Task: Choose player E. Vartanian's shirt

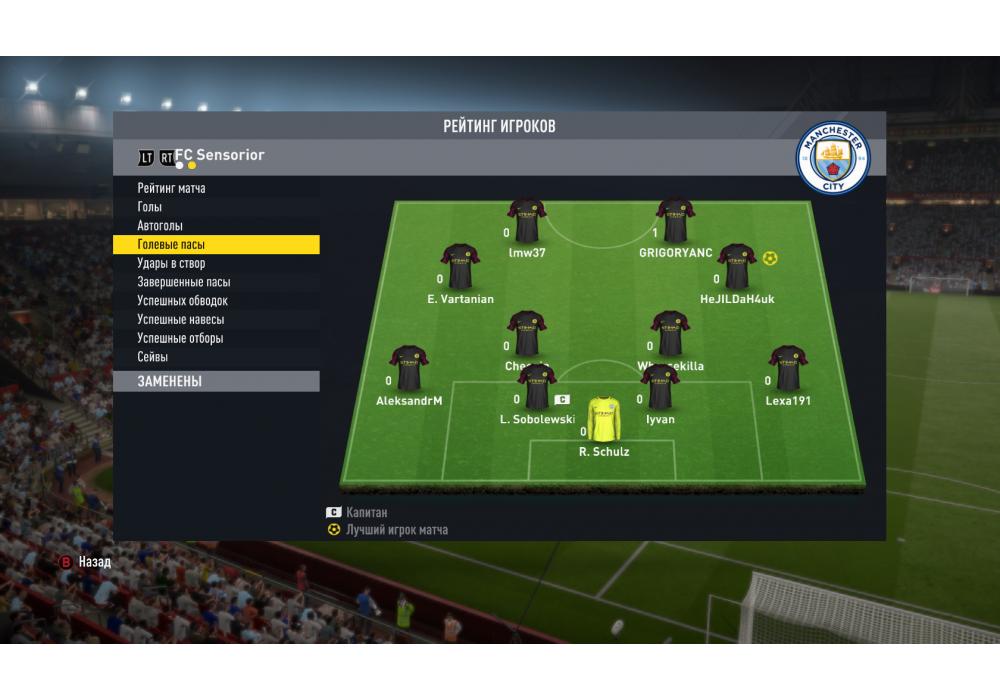Action: (x=460, y=267)
